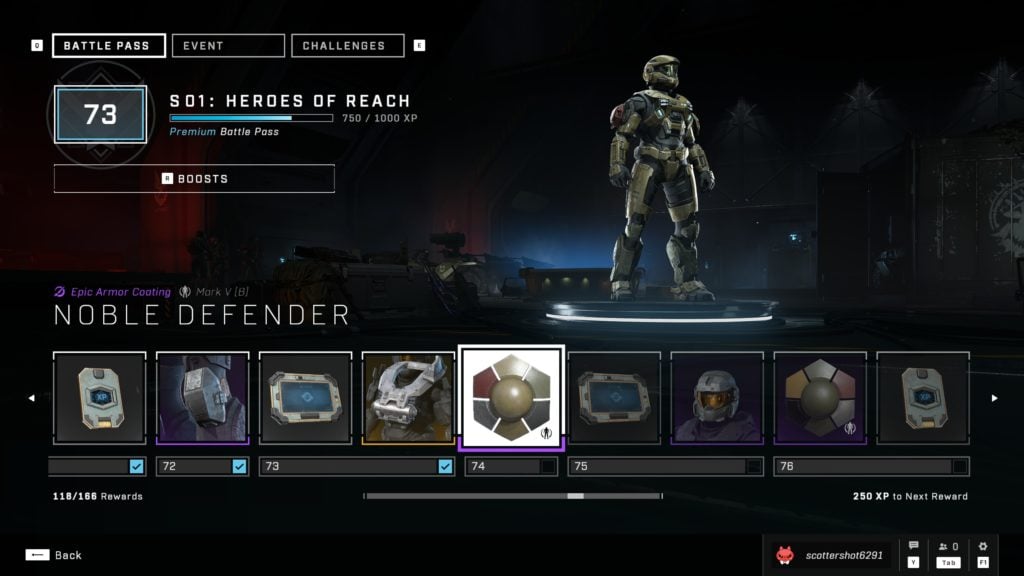Pick the purple helmet reward tile
Screen dimensions: 1024x576
coord(716,397)
